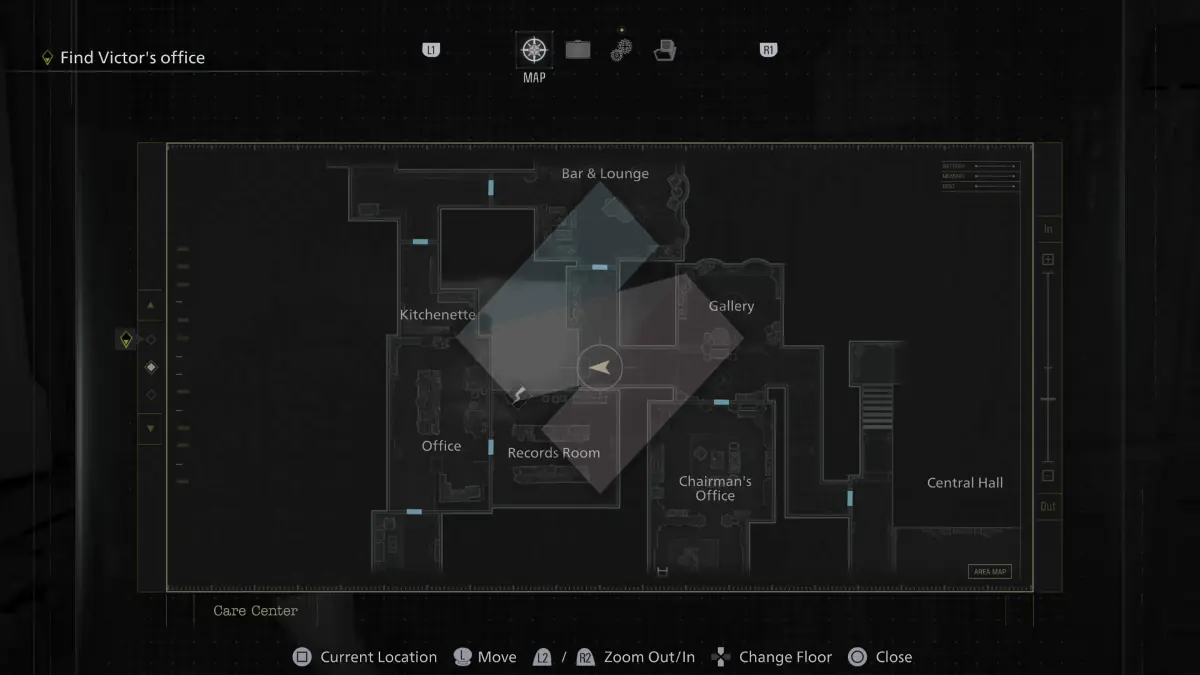Click the plus zoom-in box
1200x675 pixels.
(1048, 260)
